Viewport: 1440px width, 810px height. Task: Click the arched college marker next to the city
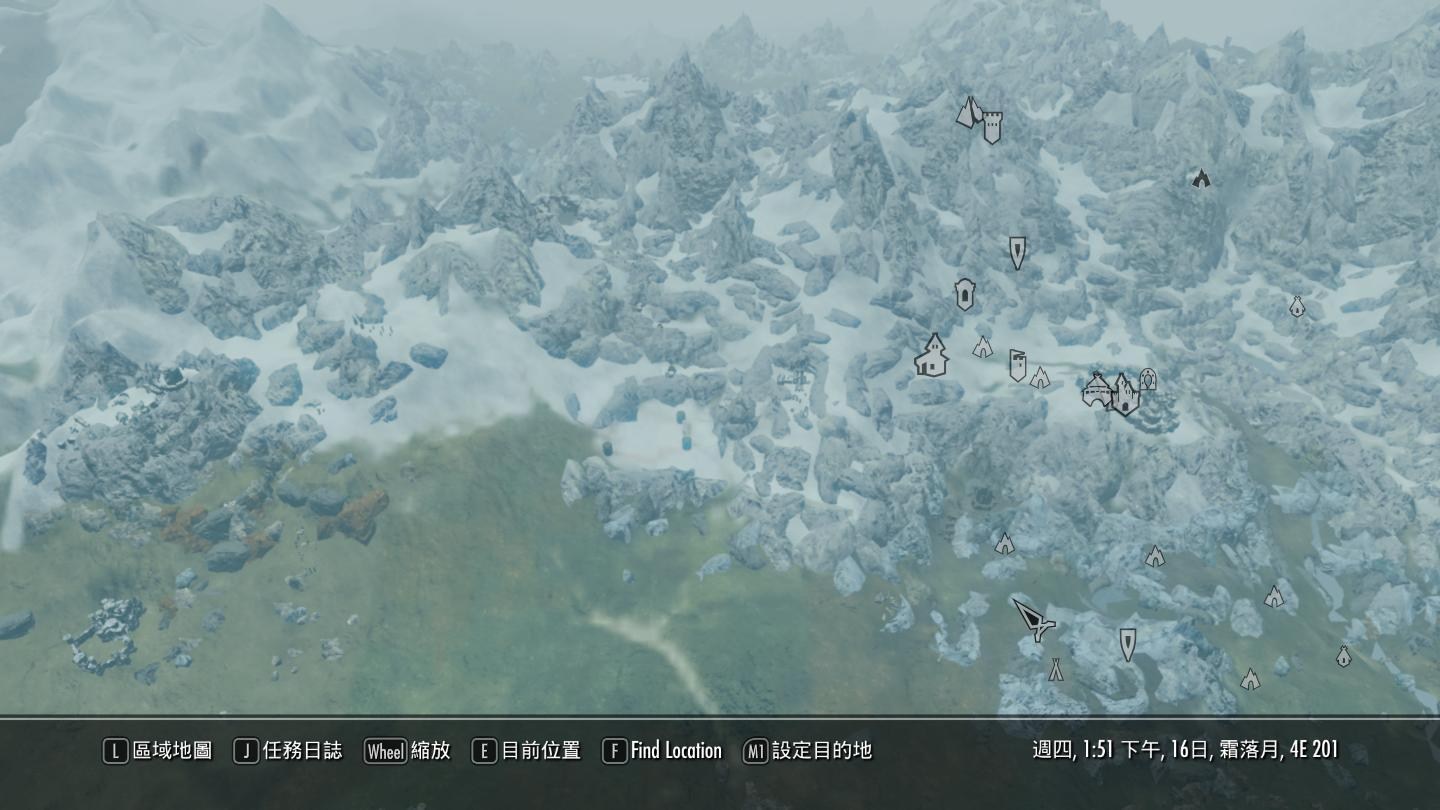tap(1147, 379)
